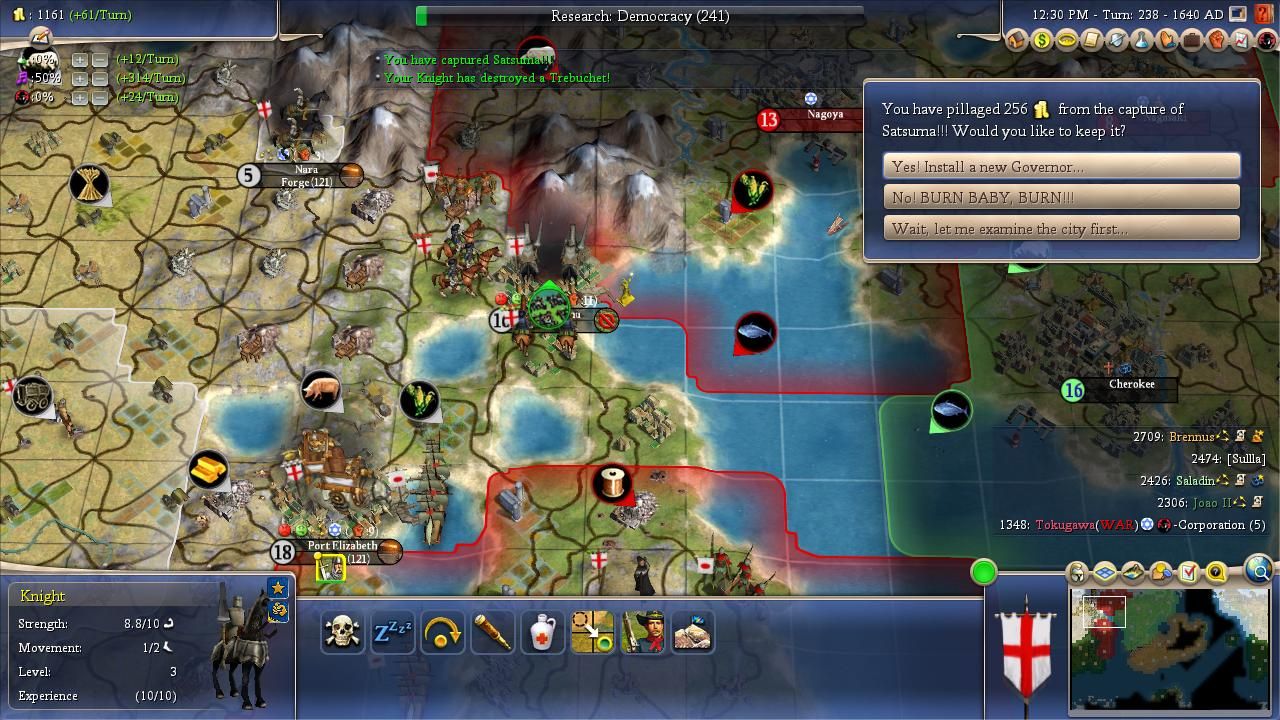The image size is (1280, 720).
Task: Open the globe view magnifier button
Action: point(1259,571)
